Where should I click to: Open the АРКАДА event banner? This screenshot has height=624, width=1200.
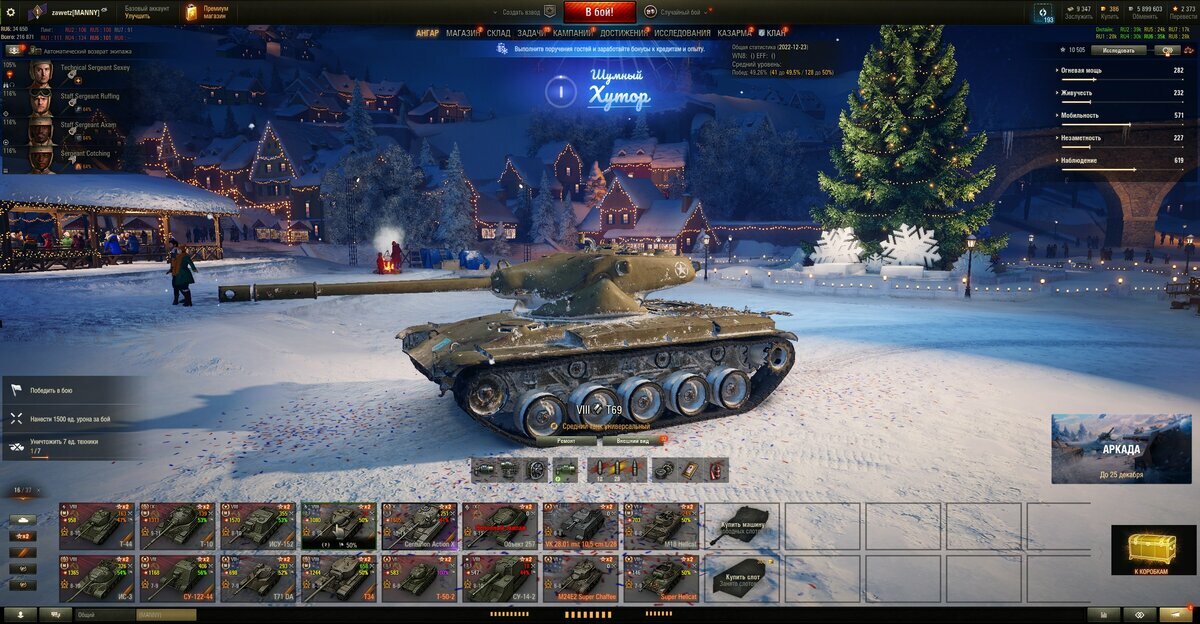click(x=1121, y=449)
